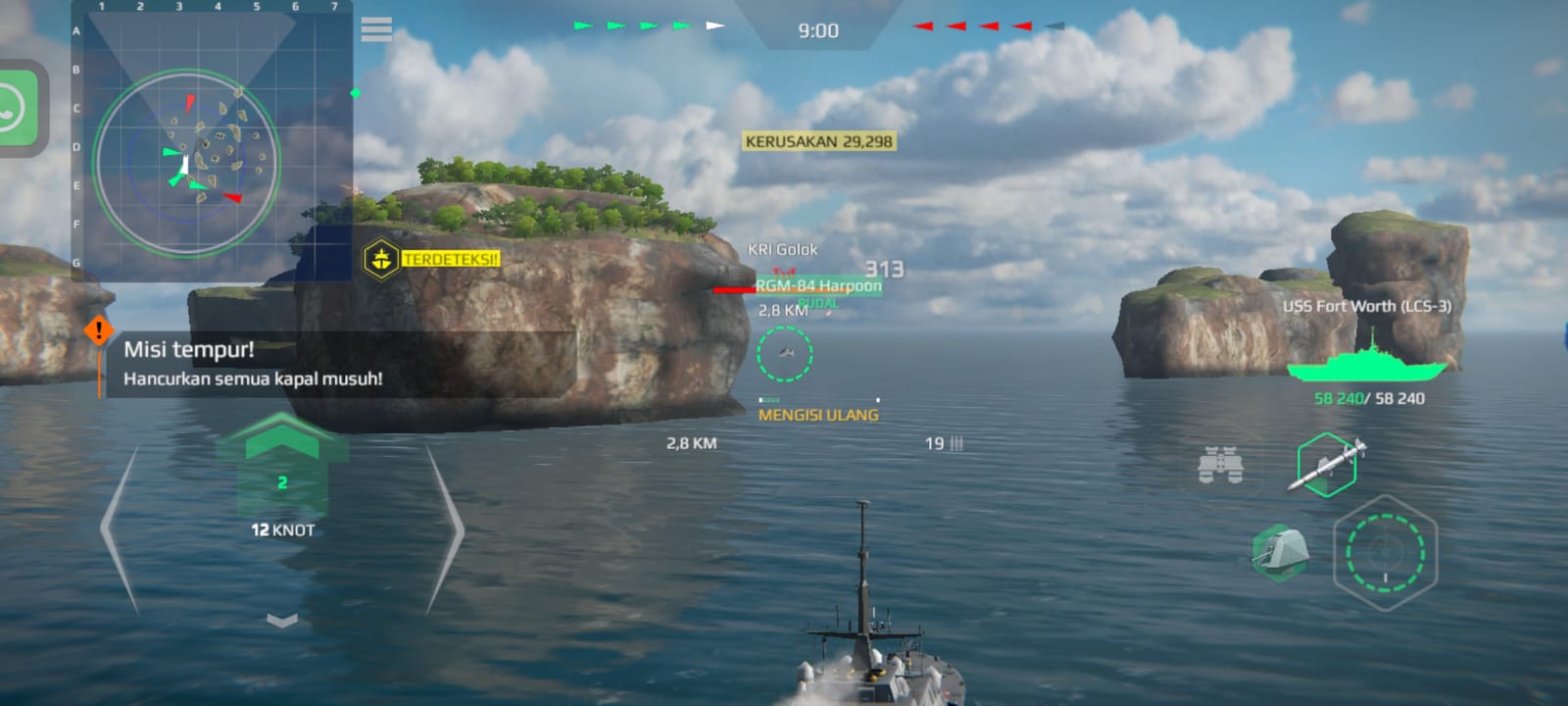Increase throttle with the green up chevron
Viewport: 1568px width, 706px height.
282,436
